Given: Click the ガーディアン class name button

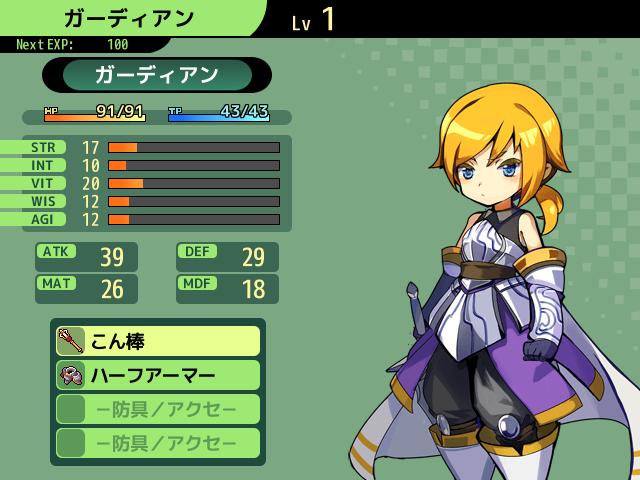Looking at the screenshot, I should [x=157, y=75].
